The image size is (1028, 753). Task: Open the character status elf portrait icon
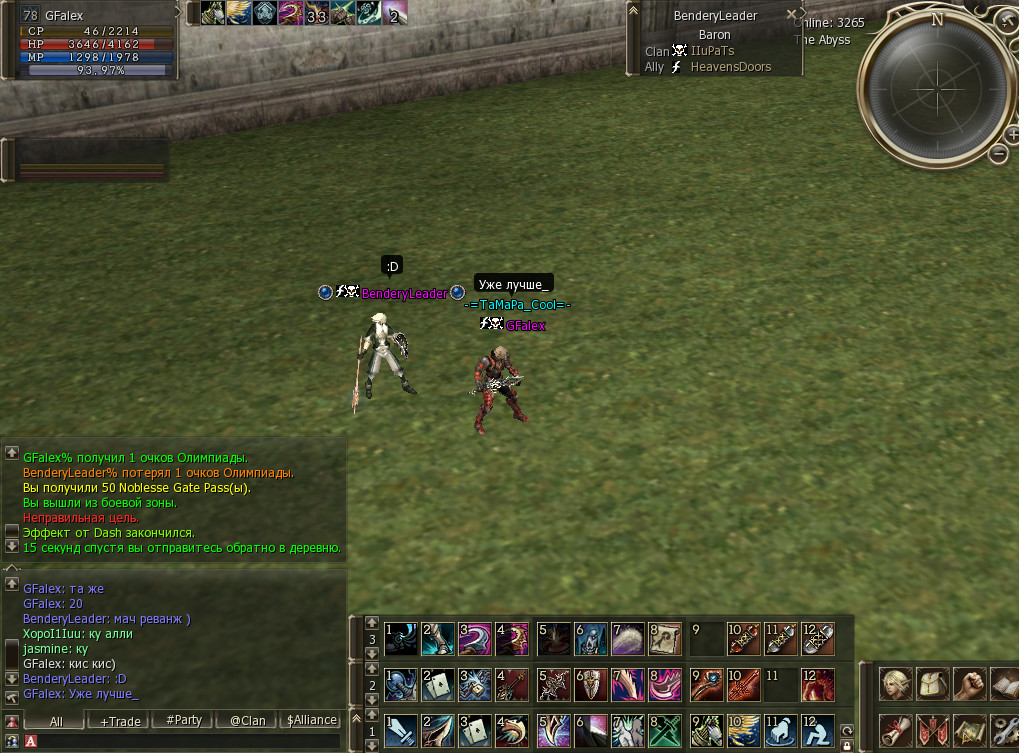tap(894, 684)
